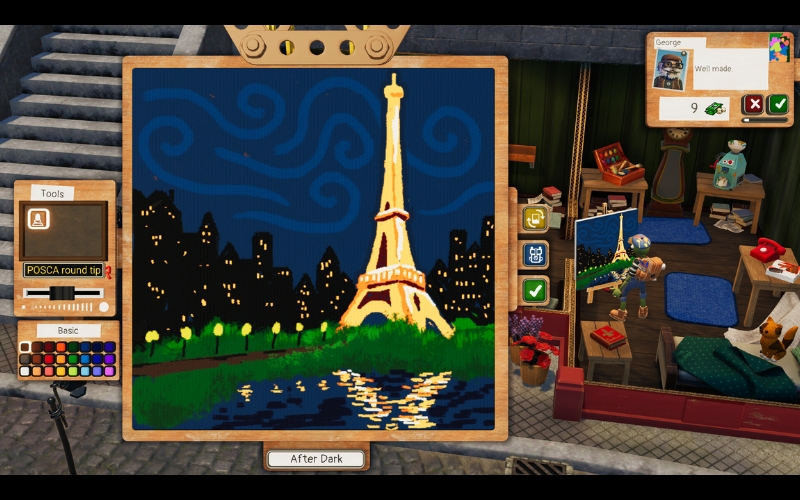Open the POSCA round tip tool name field
The image size is (800, 500).
pyautogui.click(x=64, y=270)
